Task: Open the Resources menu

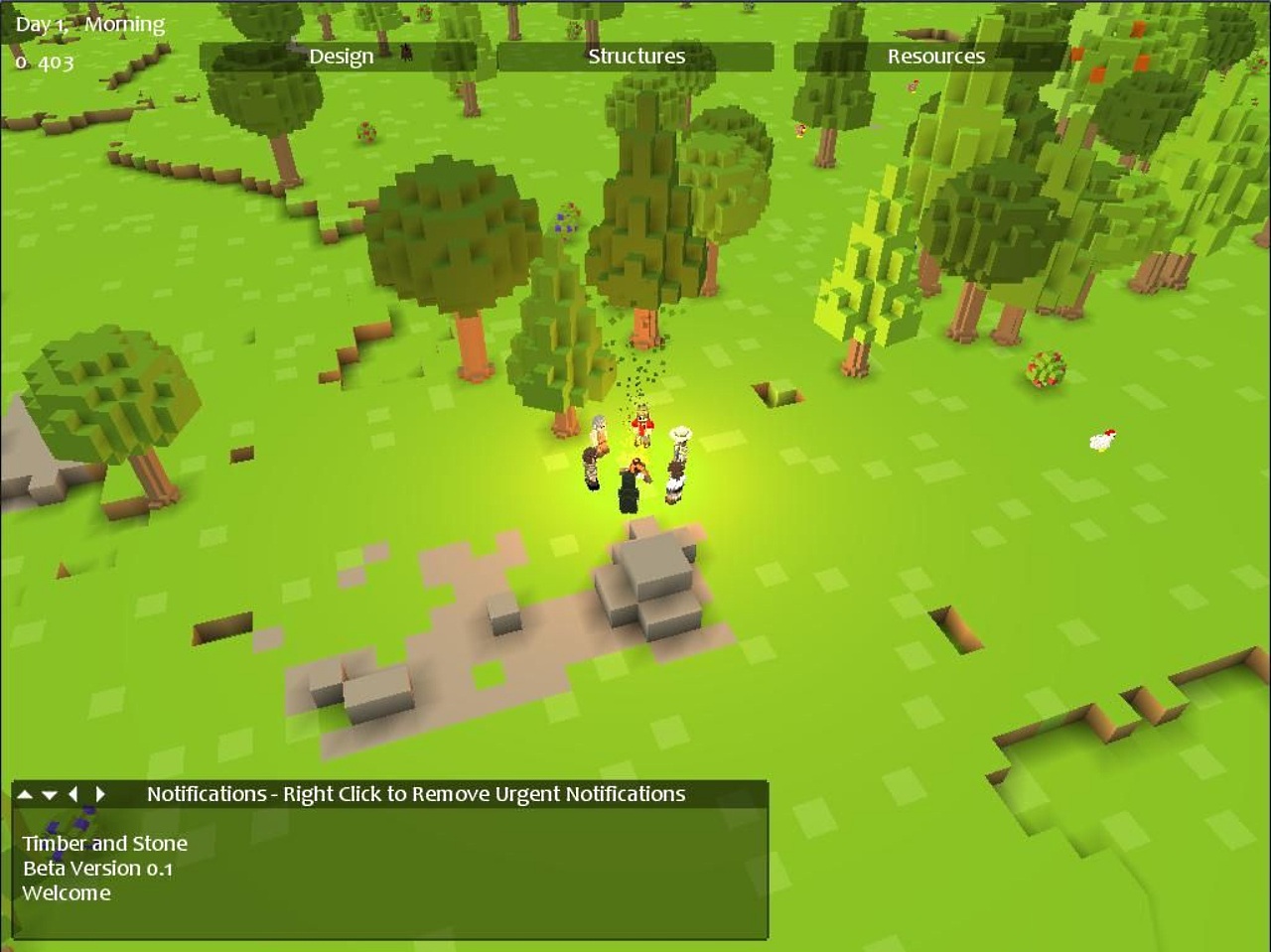Action: click(935, 57)
